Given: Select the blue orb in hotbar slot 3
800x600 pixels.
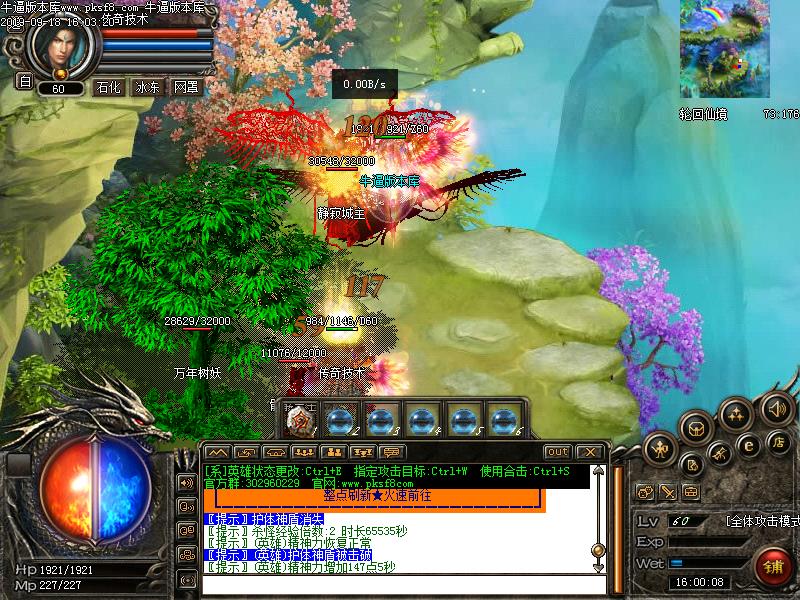Looking at the screenshot, I should point(381,420).
